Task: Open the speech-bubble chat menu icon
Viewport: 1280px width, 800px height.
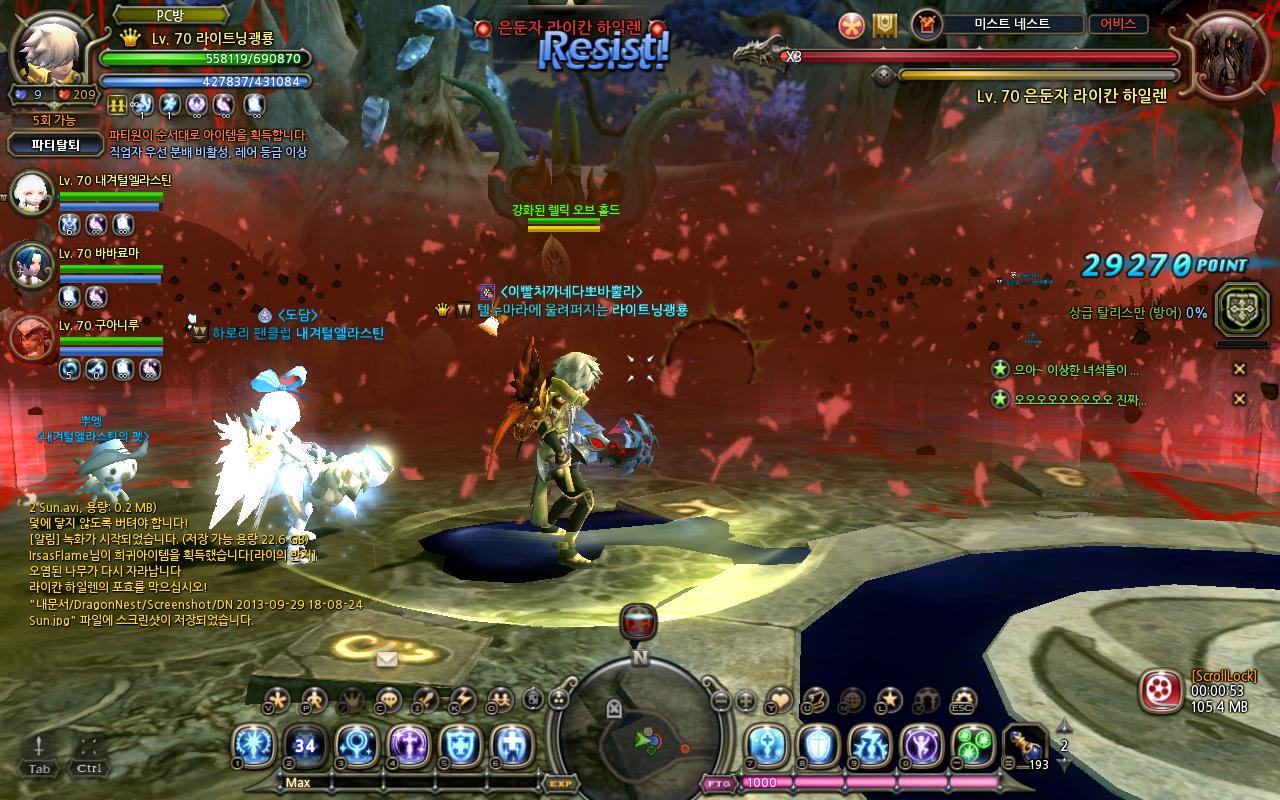Action: pos(388,700)
